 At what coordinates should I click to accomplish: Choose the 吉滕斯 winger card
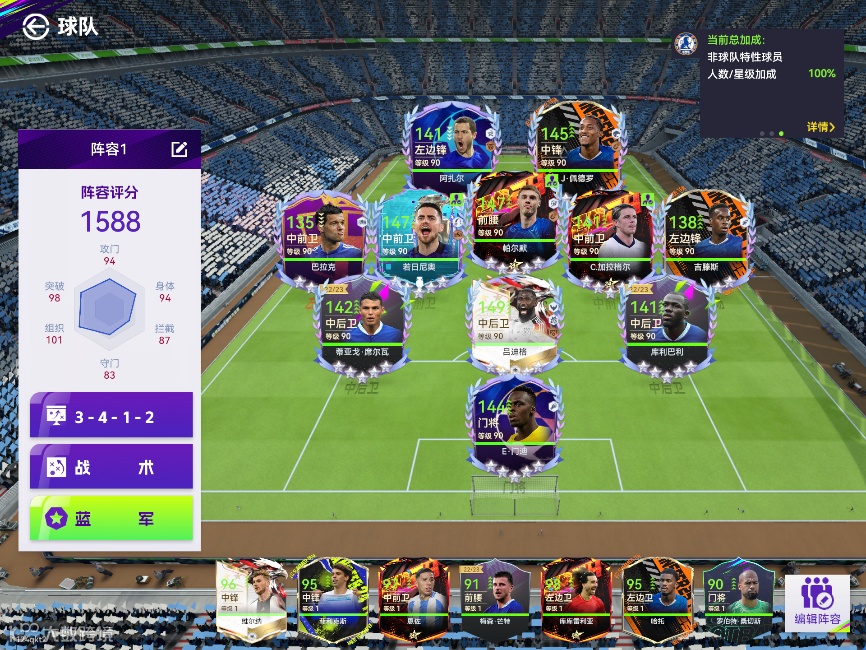[708, 237]
